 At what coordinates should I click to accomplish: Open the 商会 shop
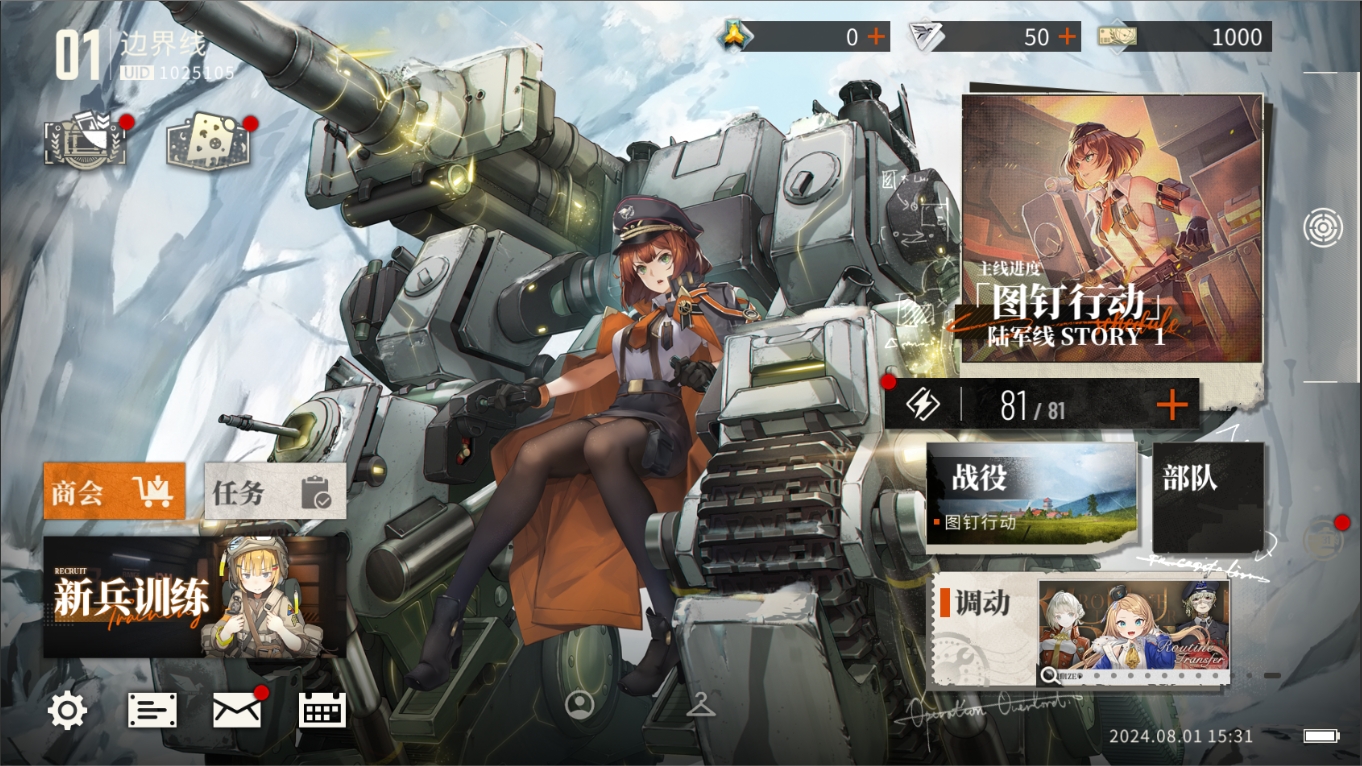pos(114,491)
